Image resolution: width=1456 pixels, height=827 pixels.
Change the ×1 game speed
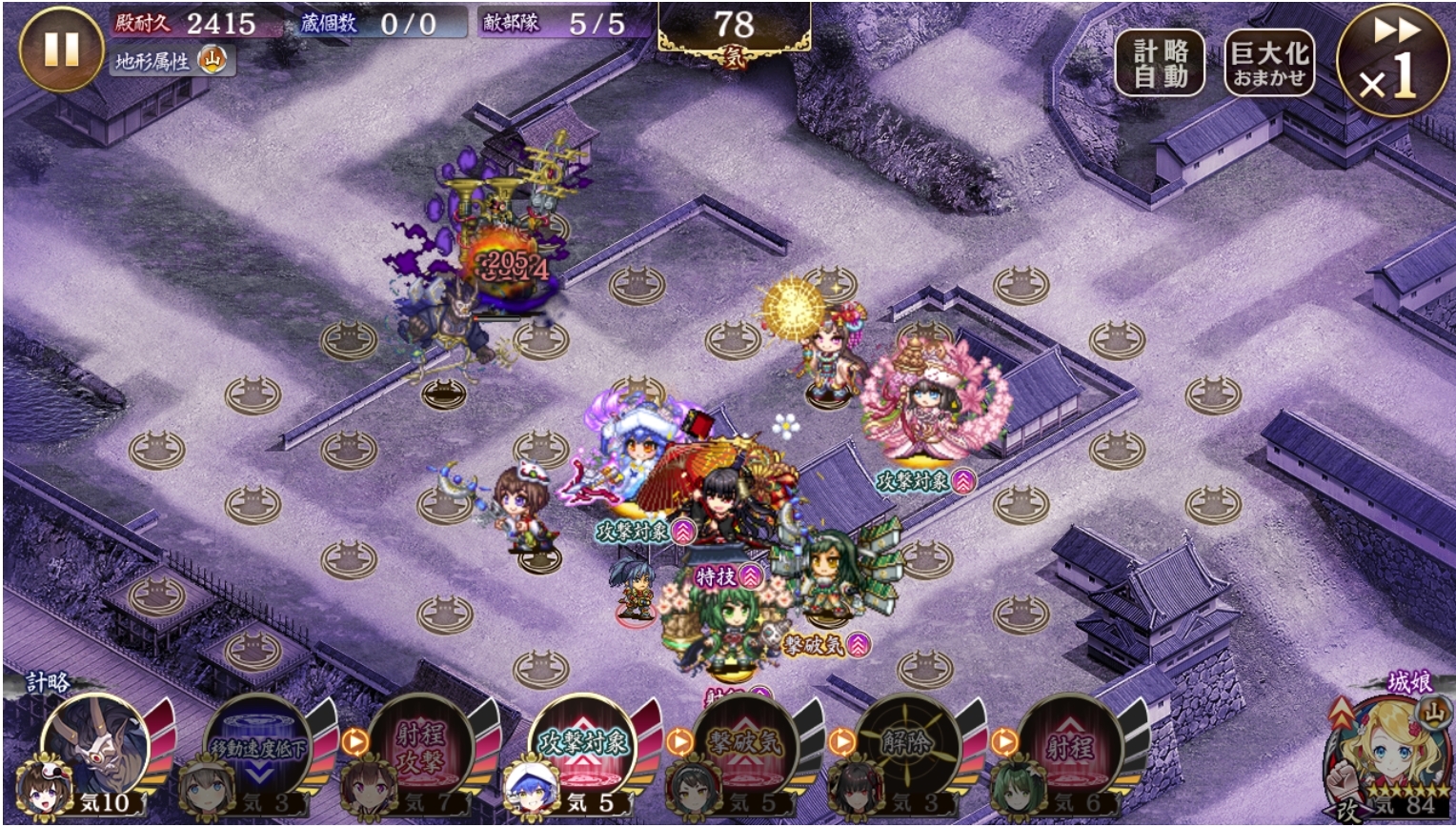point(1394,61)
